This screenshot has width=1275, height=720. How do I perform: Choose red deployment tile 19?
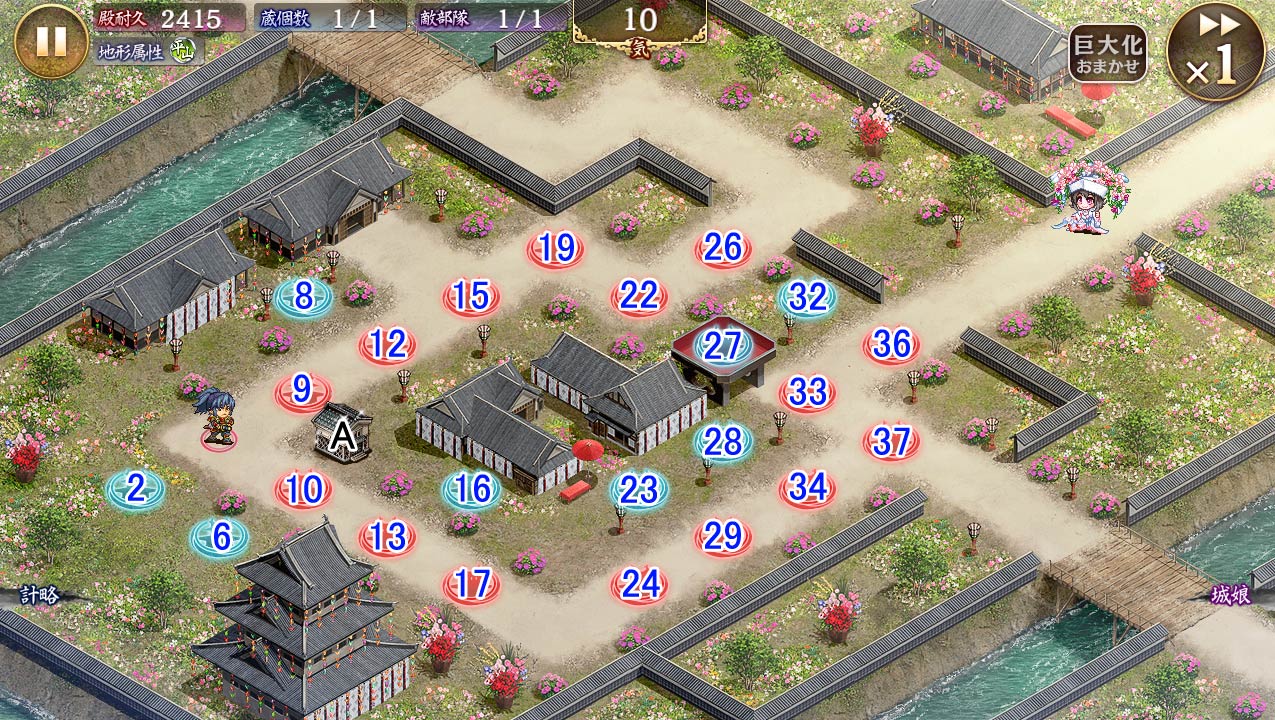pos(555,249)
